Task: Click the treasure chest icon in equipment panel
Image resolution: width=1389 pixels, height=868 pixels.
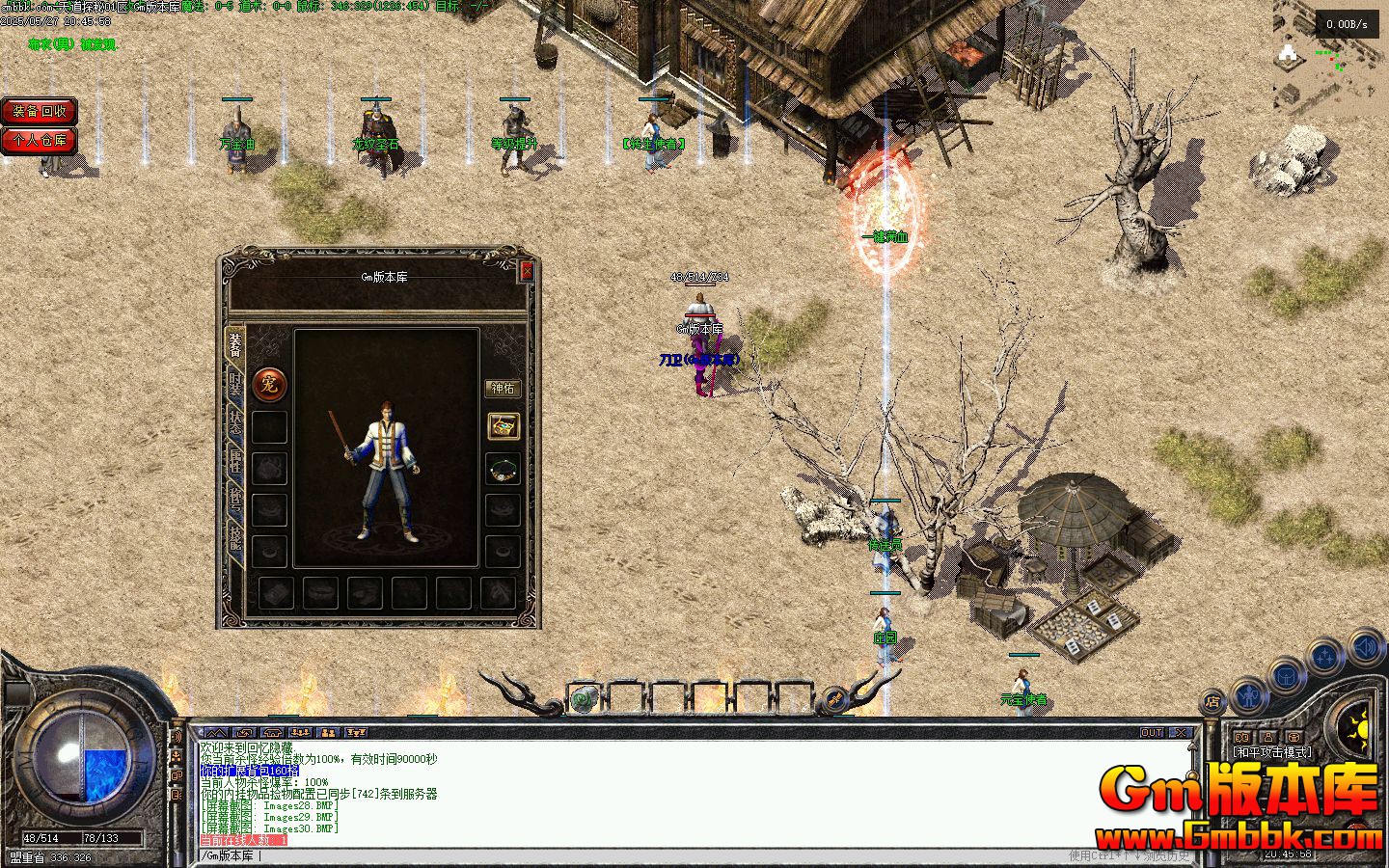Action: click(x=503, y=425)
